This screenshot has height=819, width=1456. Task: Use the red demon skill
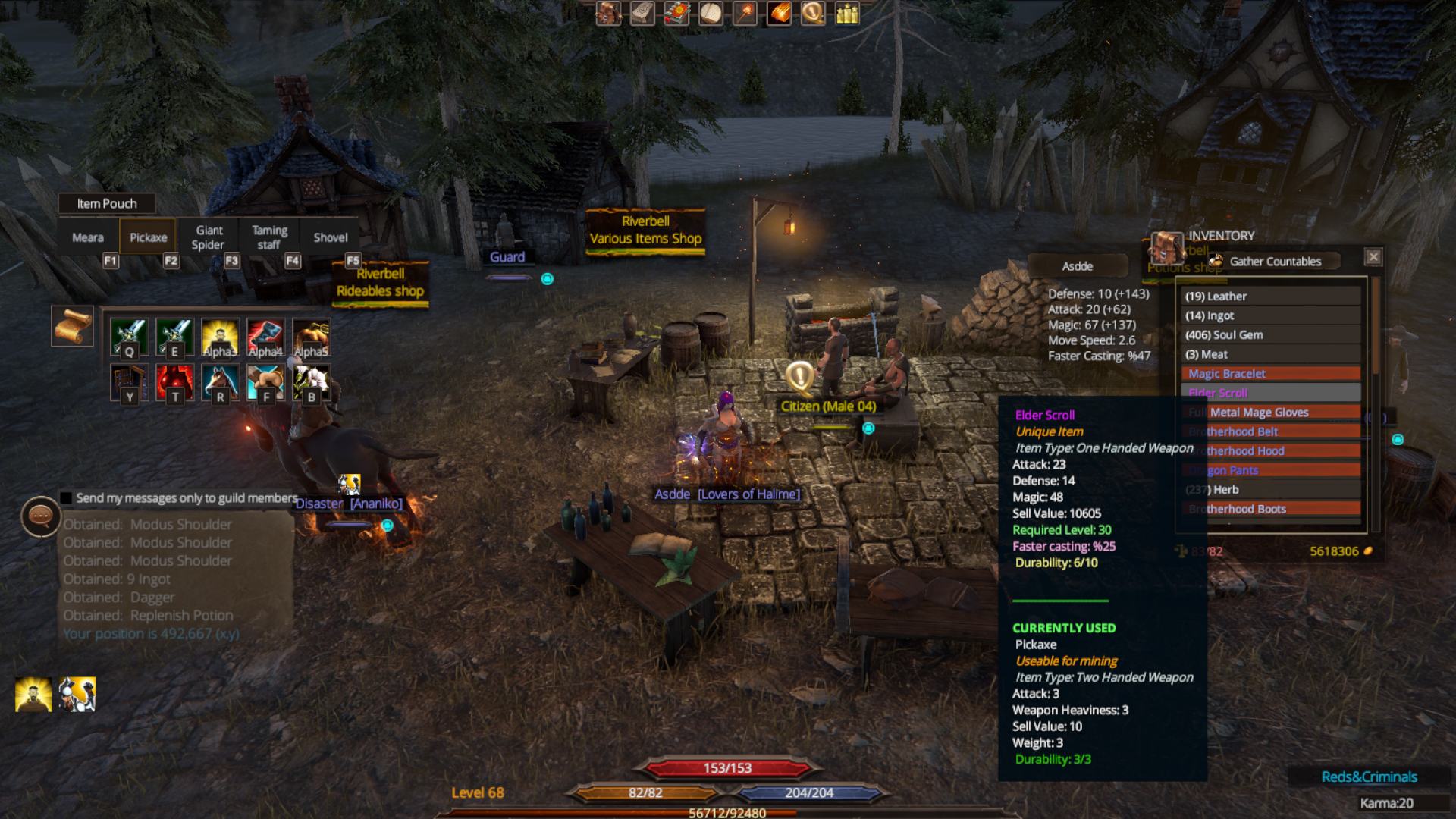point(174,381)
